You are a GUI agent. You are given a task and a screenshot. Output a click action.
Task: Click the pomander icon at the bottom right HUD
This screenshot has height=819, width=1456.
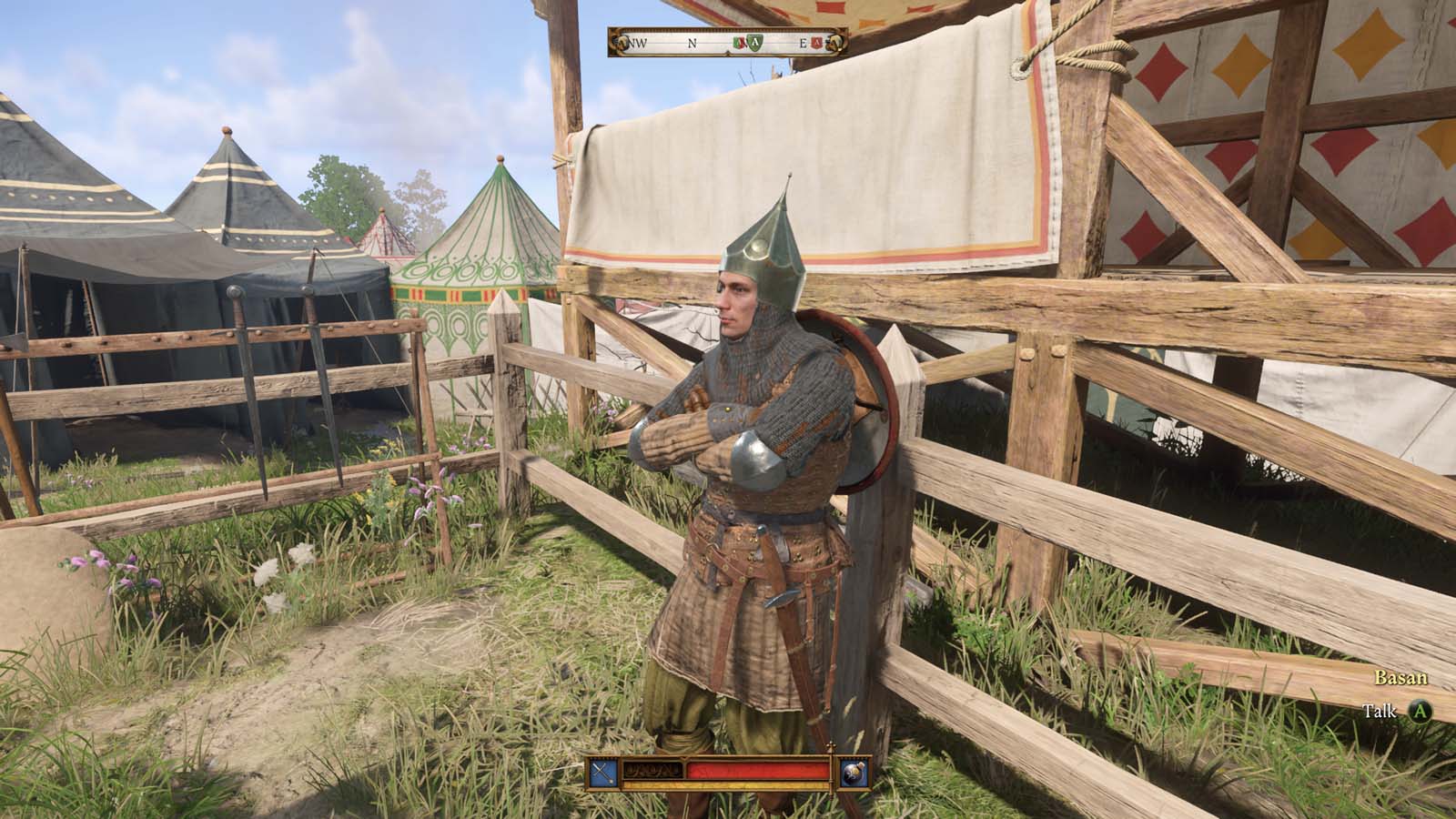point(853,773)
